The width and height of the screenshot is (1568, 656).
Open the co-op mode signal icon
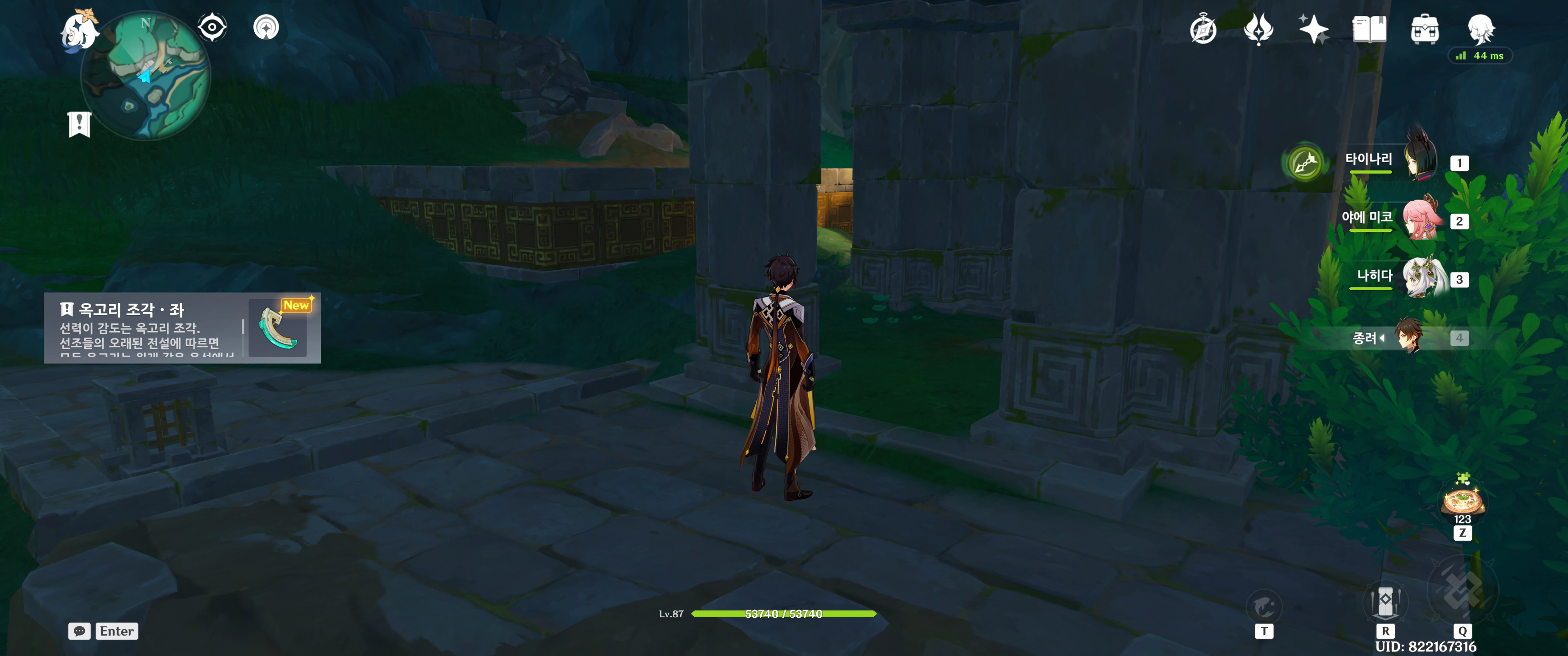pos(266,27)
